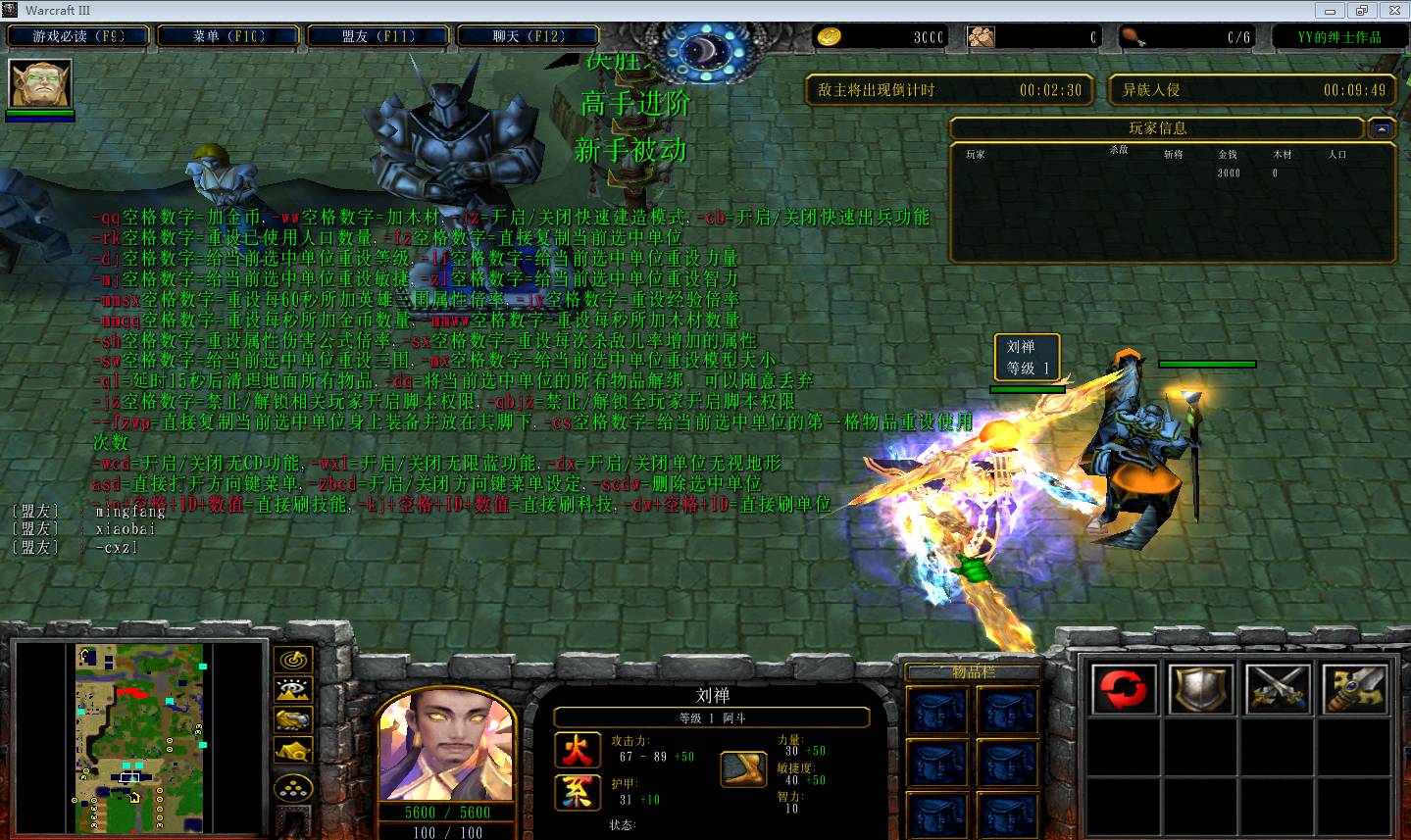Viewport: 1411px width, 840px height.
Task: Toggle formation movement button beside the minimap
Action: pyautogui.click(x=293, y=787)
